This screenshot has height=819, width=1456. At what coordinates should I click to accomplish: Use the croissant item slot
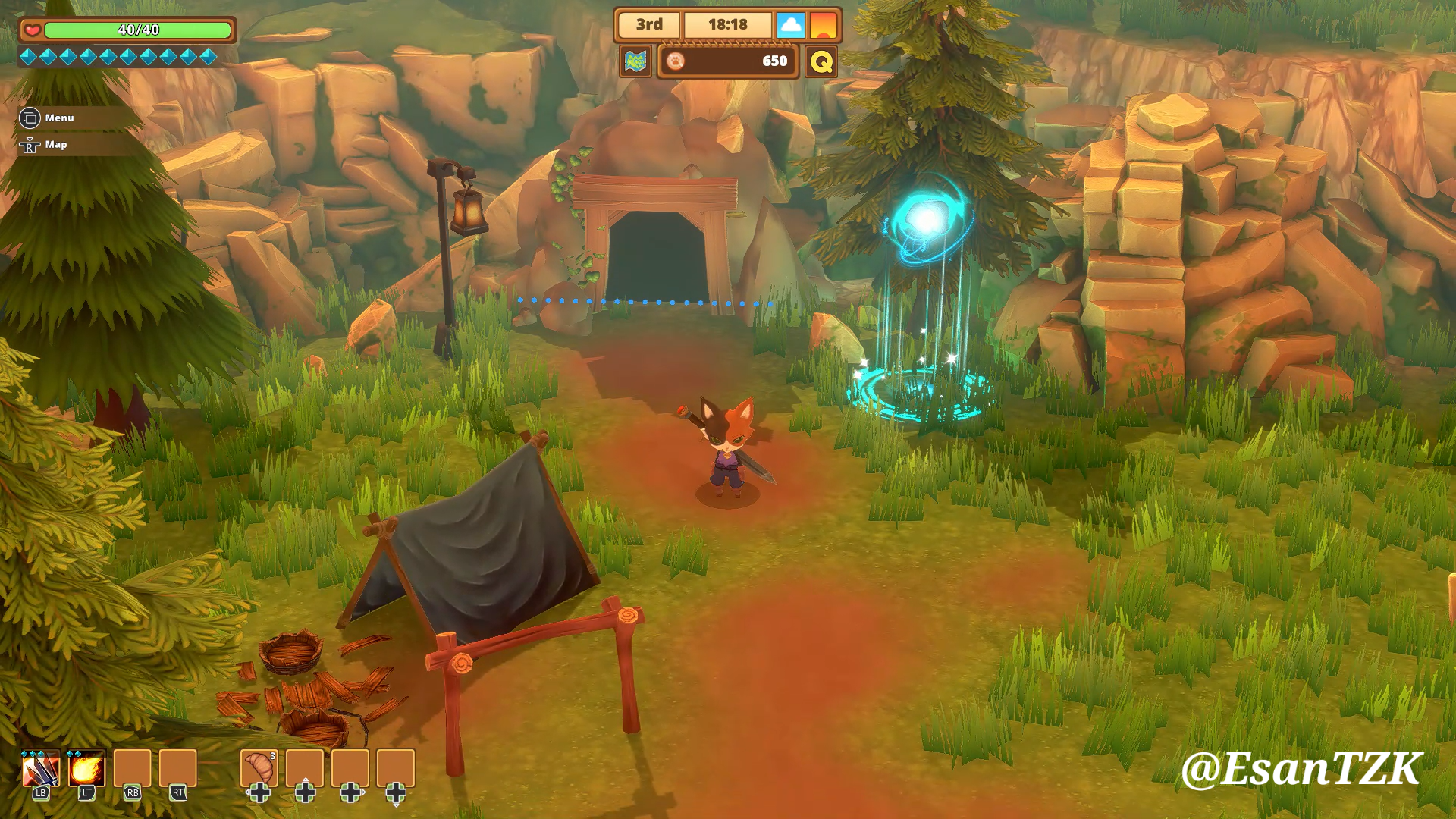point(259,768)
